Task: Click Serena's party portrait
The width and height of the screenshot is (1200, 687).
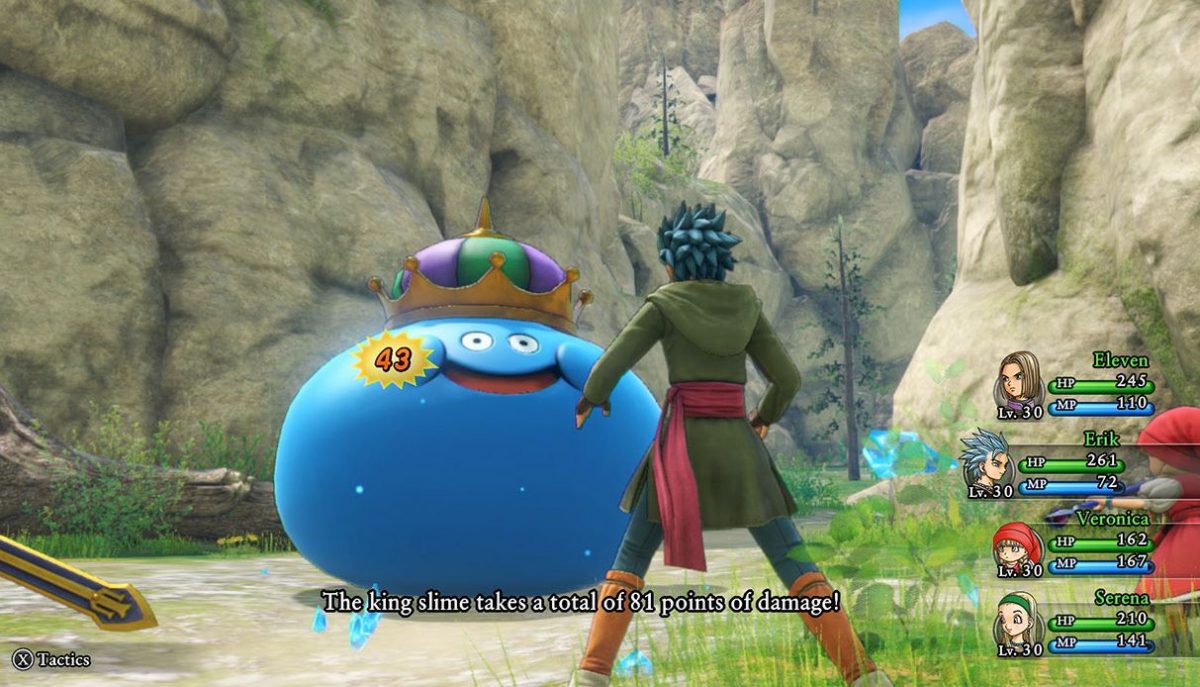Action: pos(1017,621)
